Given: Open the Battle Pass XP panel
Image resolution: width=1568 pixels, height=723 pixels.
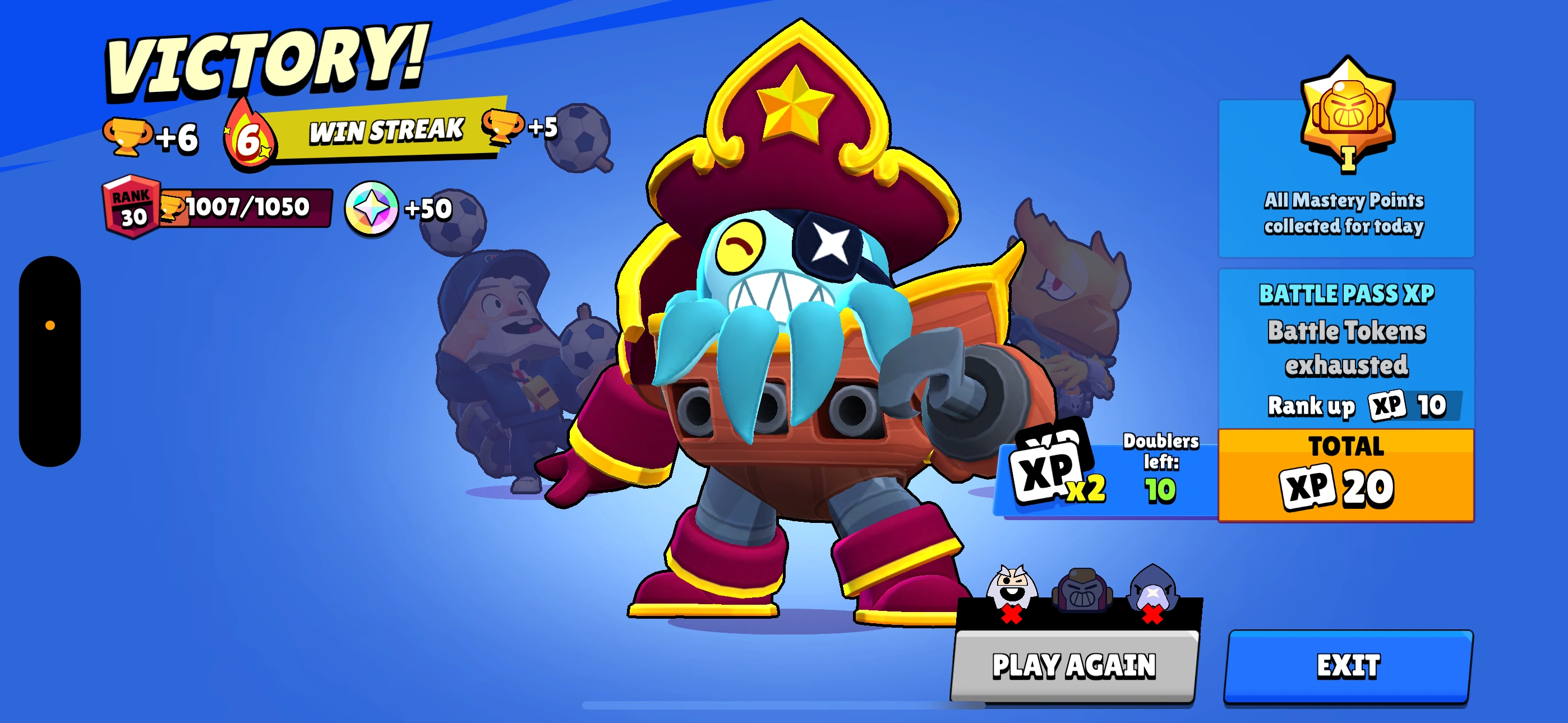Looking at the screenshot, I should coord(1346,341).
